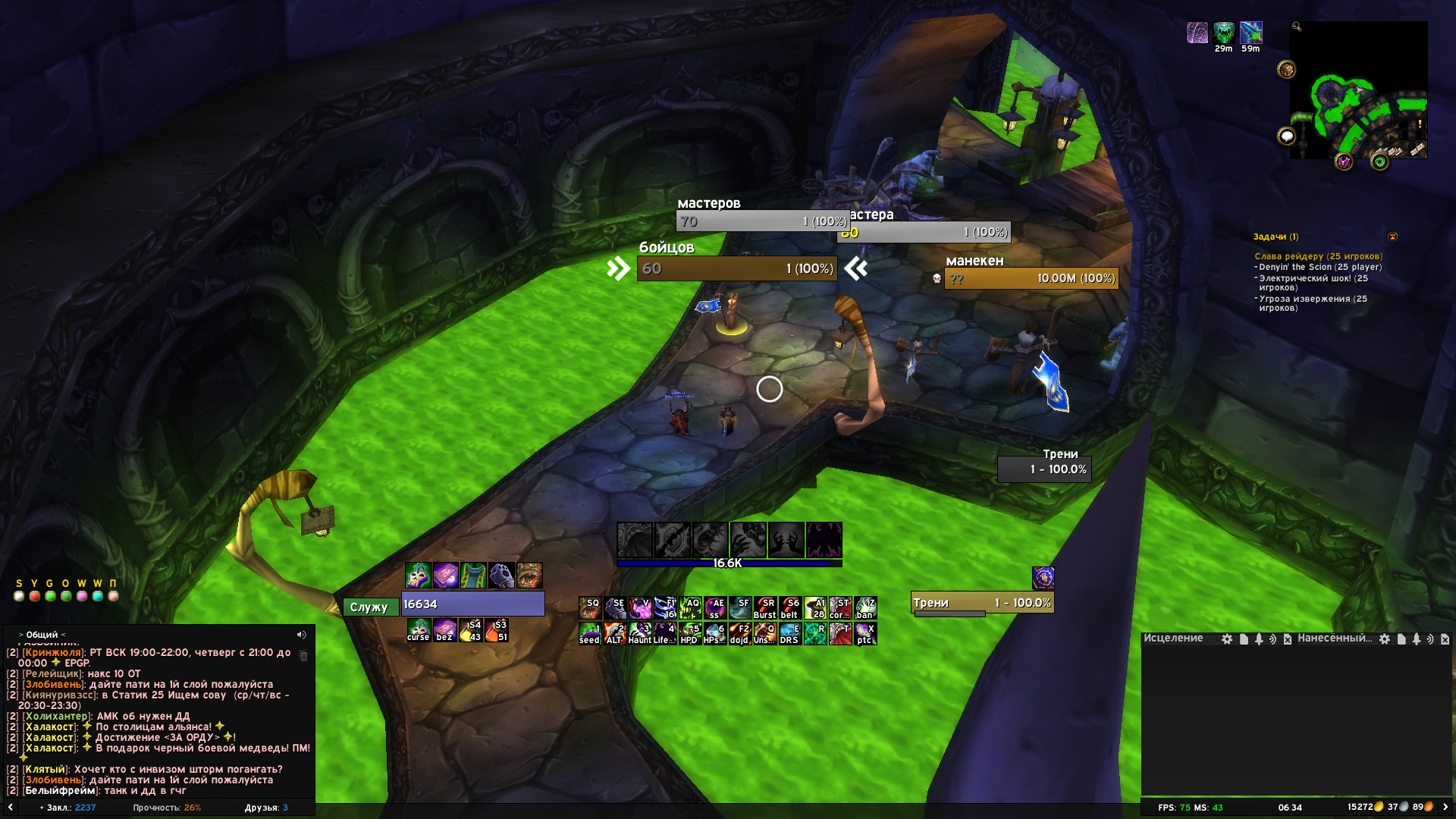This screenshot has width=1456, height=819.
Task: Switch to the Общий chat tab
Action: pyautogui.click(x=42, y=635)
